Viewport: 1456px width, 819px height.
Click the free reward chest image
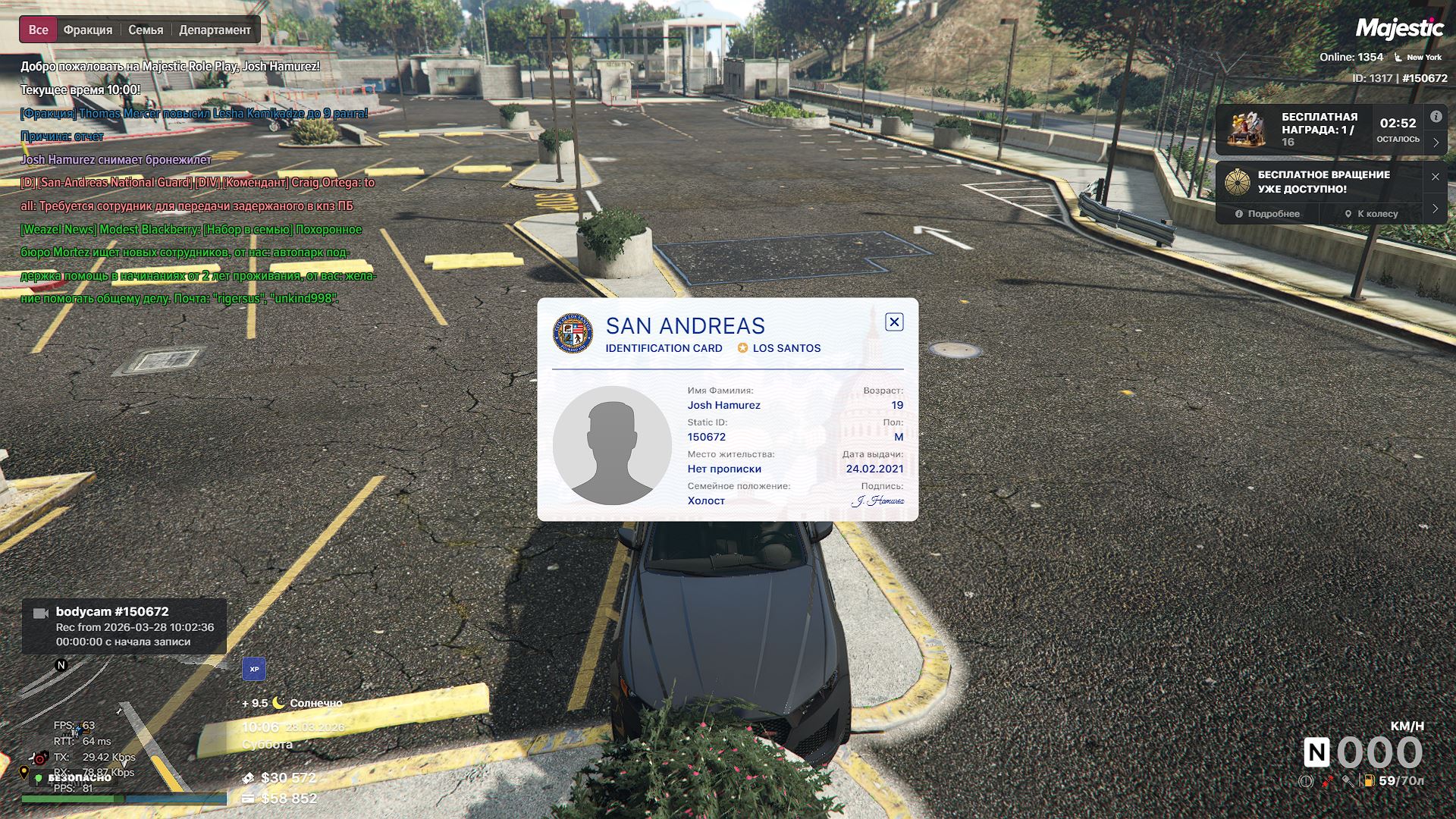coord(1247,129)
